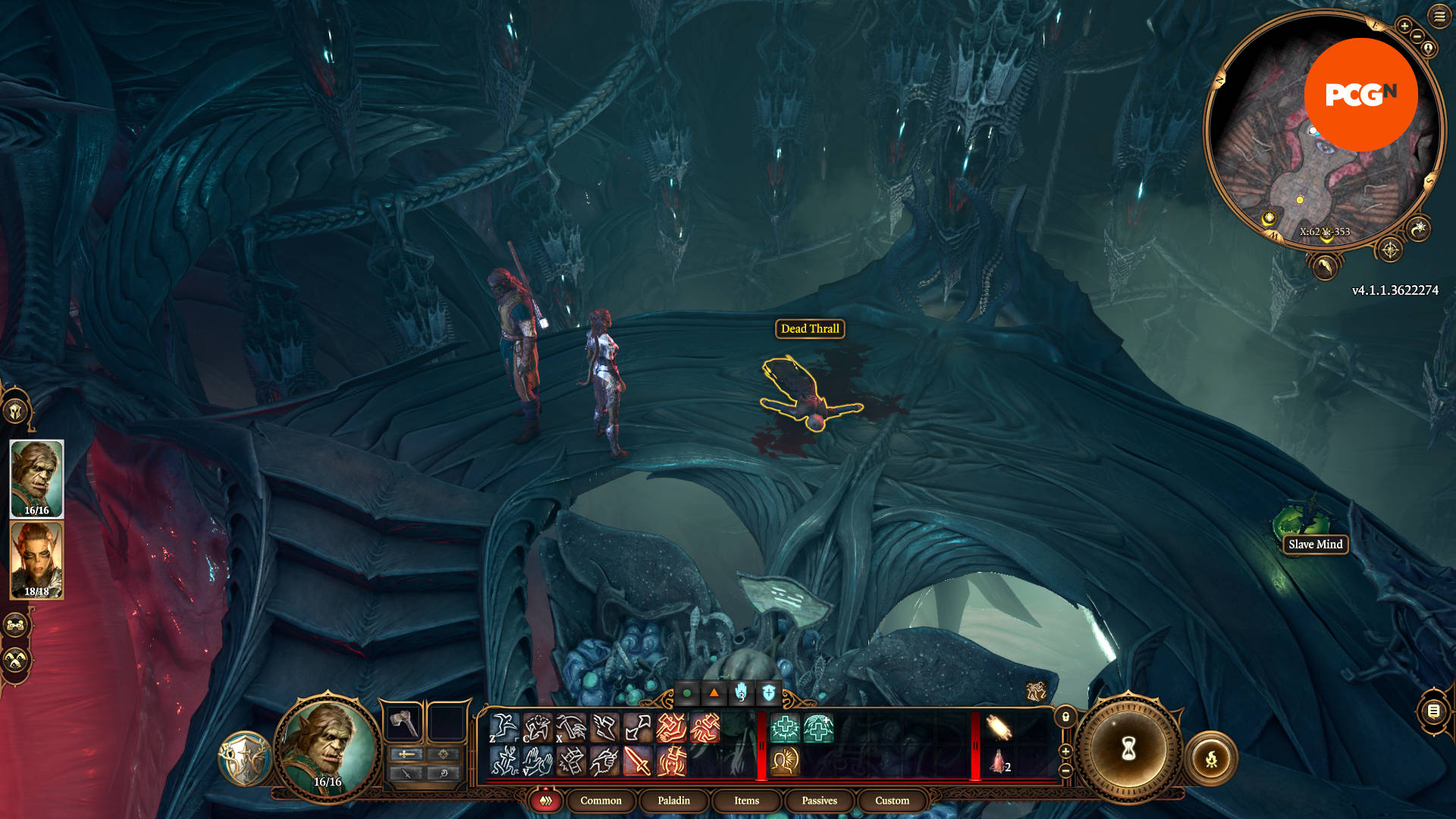Toggle the blue shield reaction icon above hotbar
The height and width of the screenshot is (819, 1456).
coord(767,693)
